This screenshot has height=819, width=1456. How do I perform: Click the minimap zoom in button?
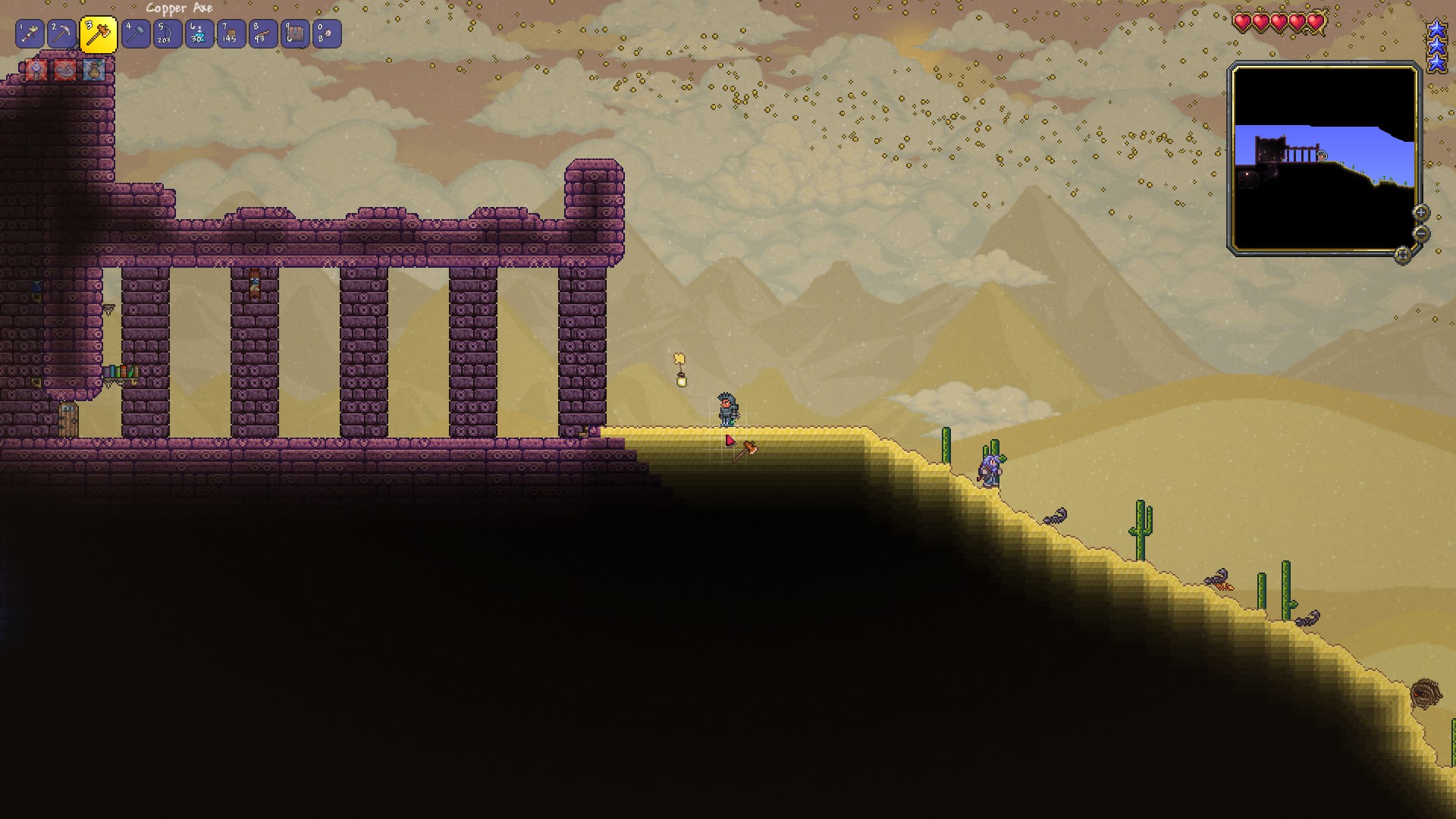click(x=1421, y=212)
